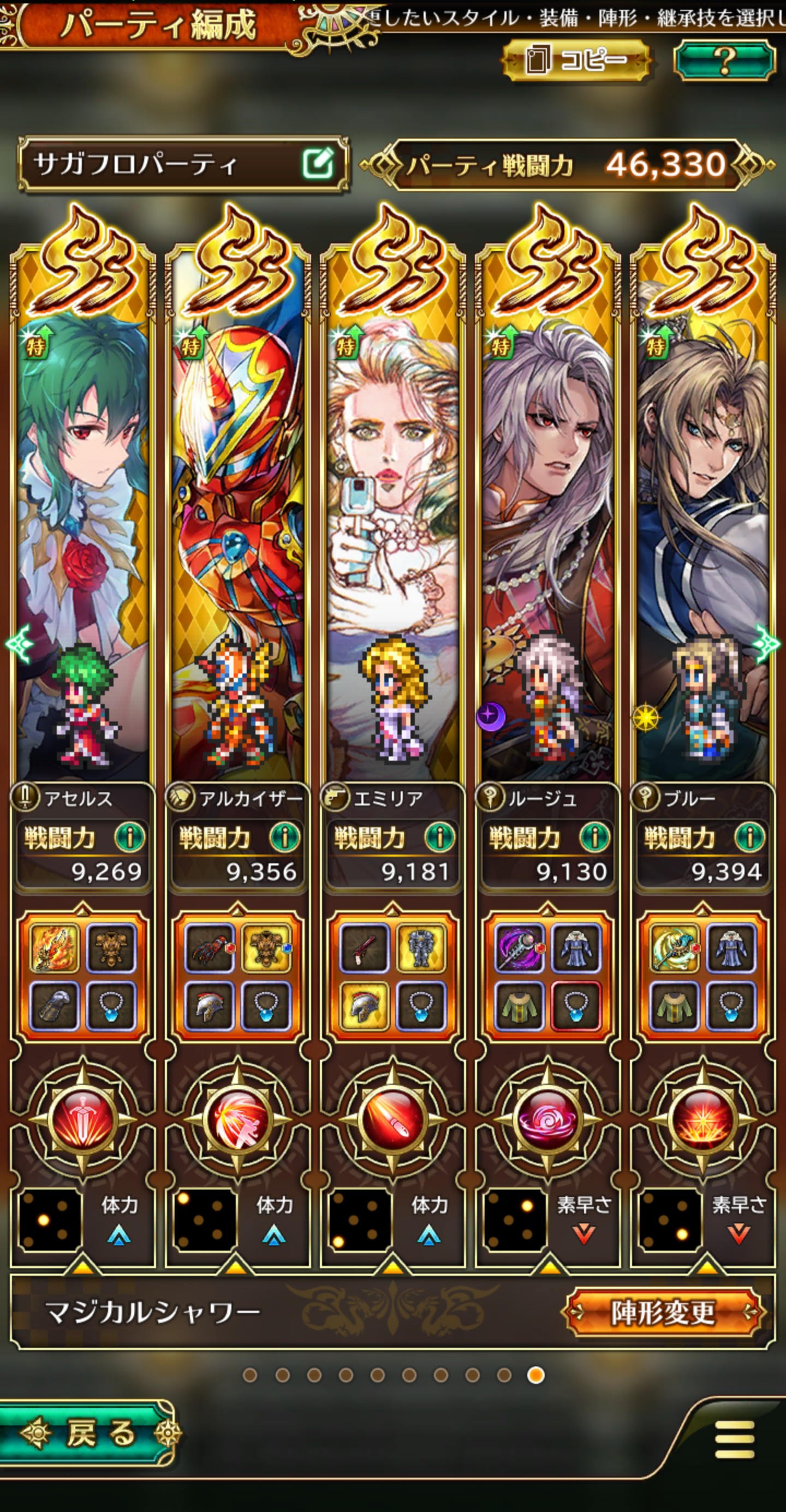This screenshot has width=786, height=1512.
Task: Open ルージュ purple staff weapon slot
Action: pos(519,947)
